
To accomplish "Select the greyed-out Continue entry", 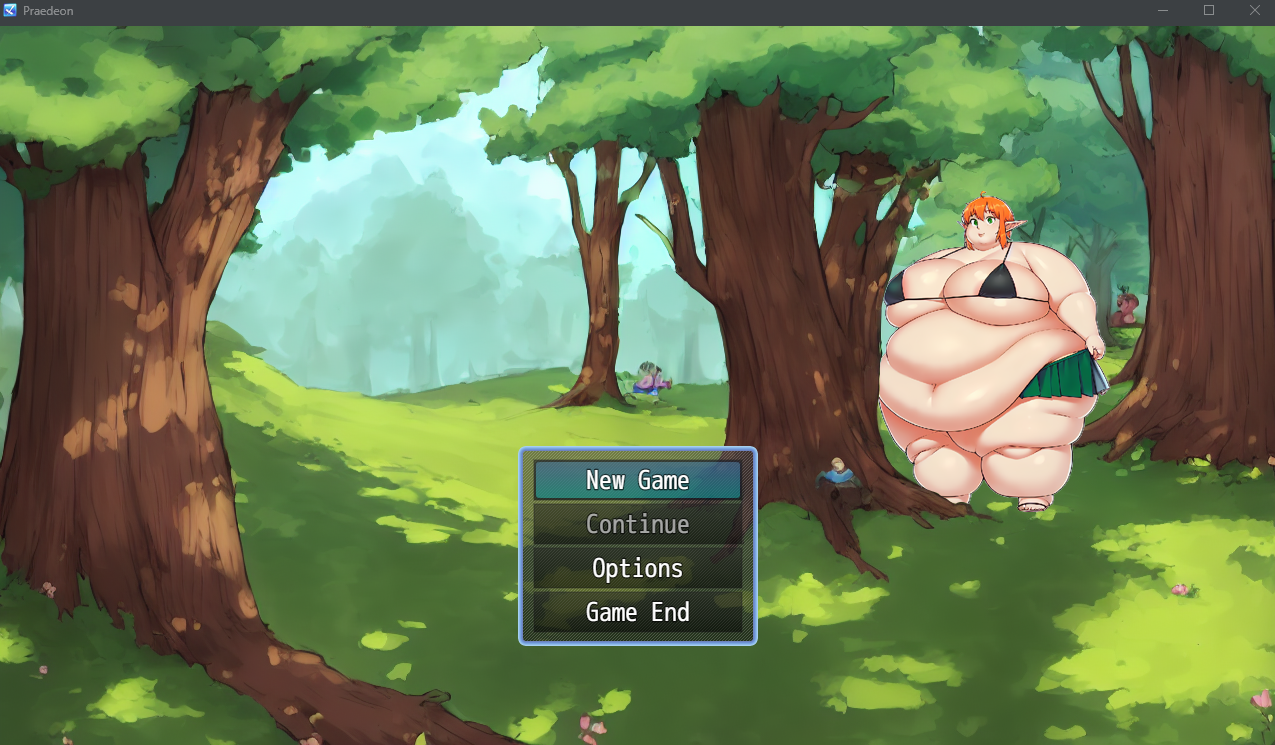I will pos(637,524).
